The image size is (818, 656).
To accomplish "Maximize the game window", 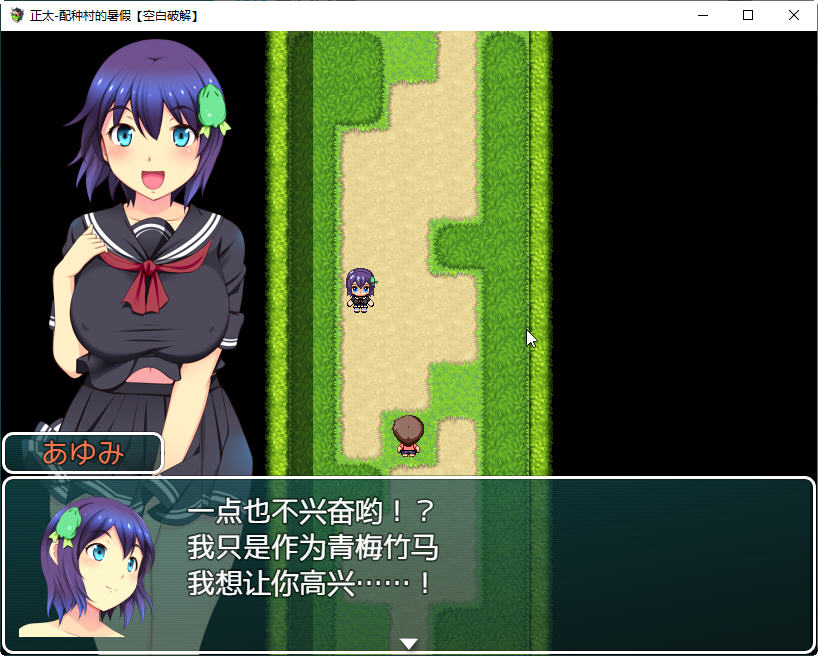I will tap(748, 15).
